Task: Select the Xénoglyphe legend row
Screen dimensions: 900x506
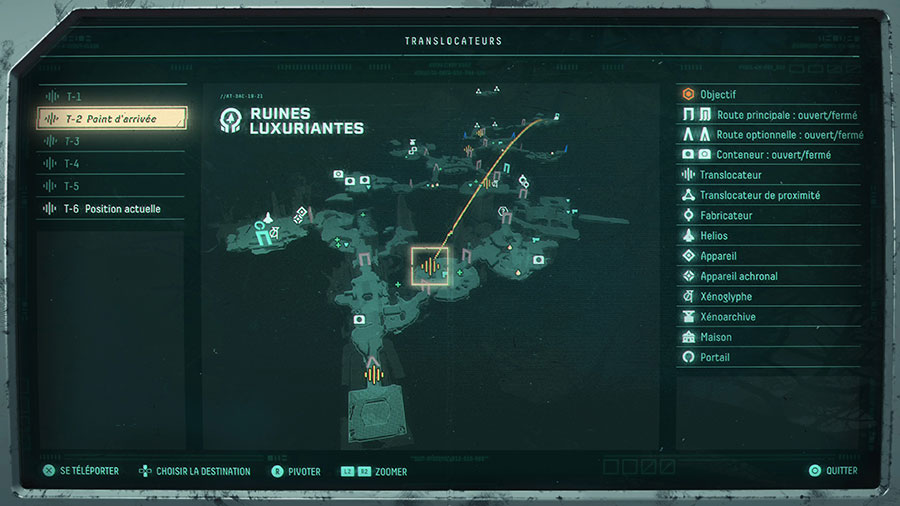Action: pyautogui.click(x=768, y=297)
